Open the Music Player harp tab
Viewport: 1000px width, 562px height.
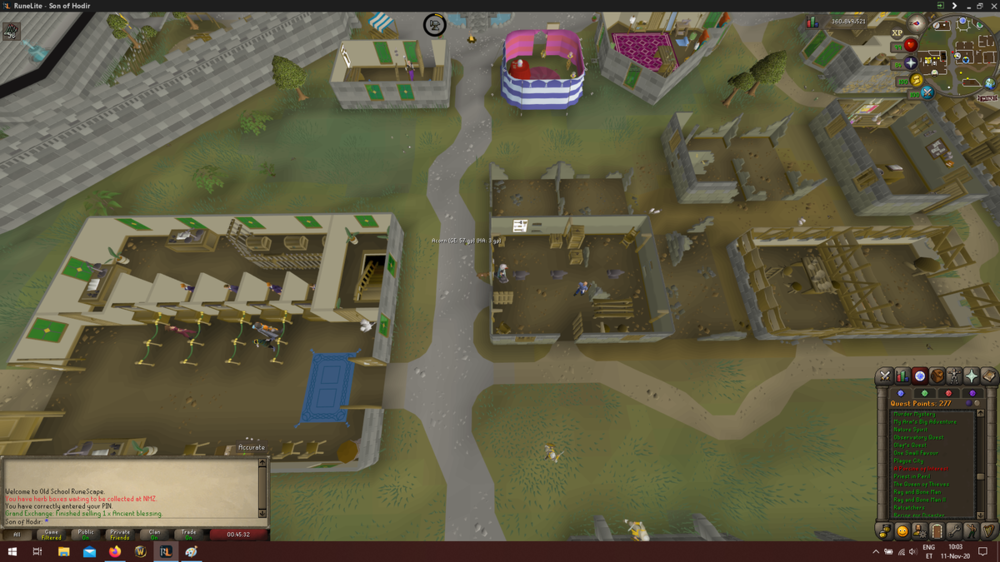click(x=989, y=531)
